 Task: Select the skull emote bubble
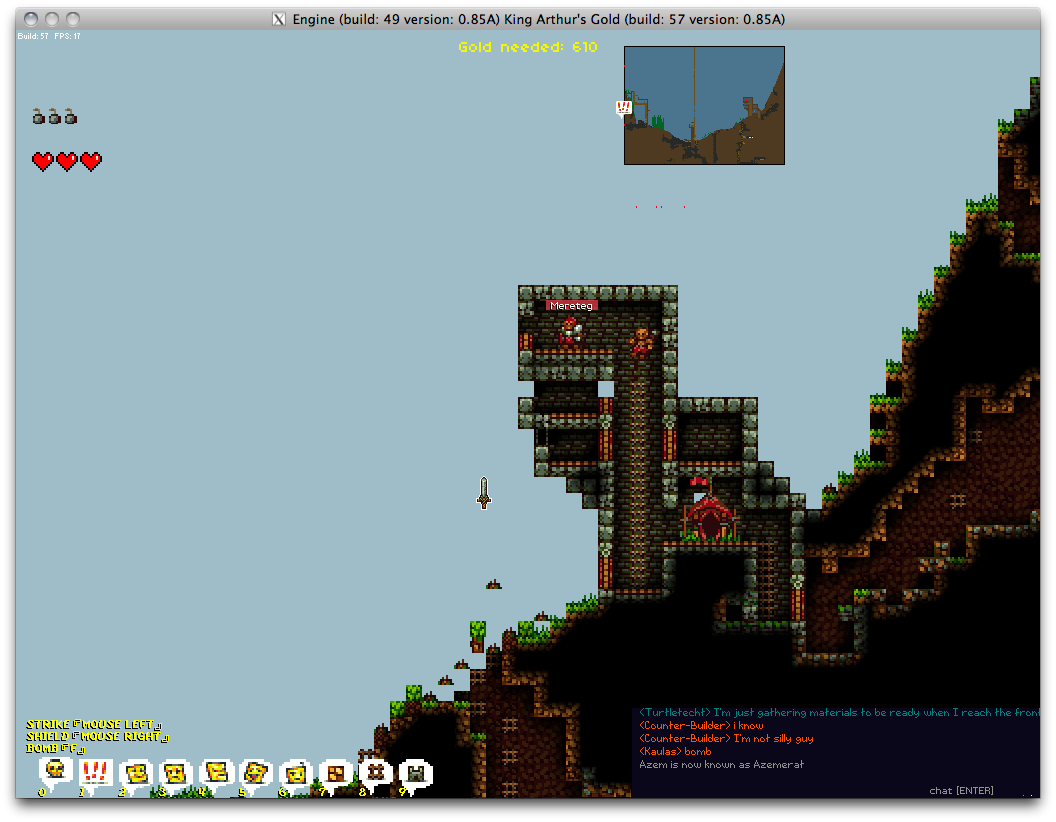(x=56, y=770)
